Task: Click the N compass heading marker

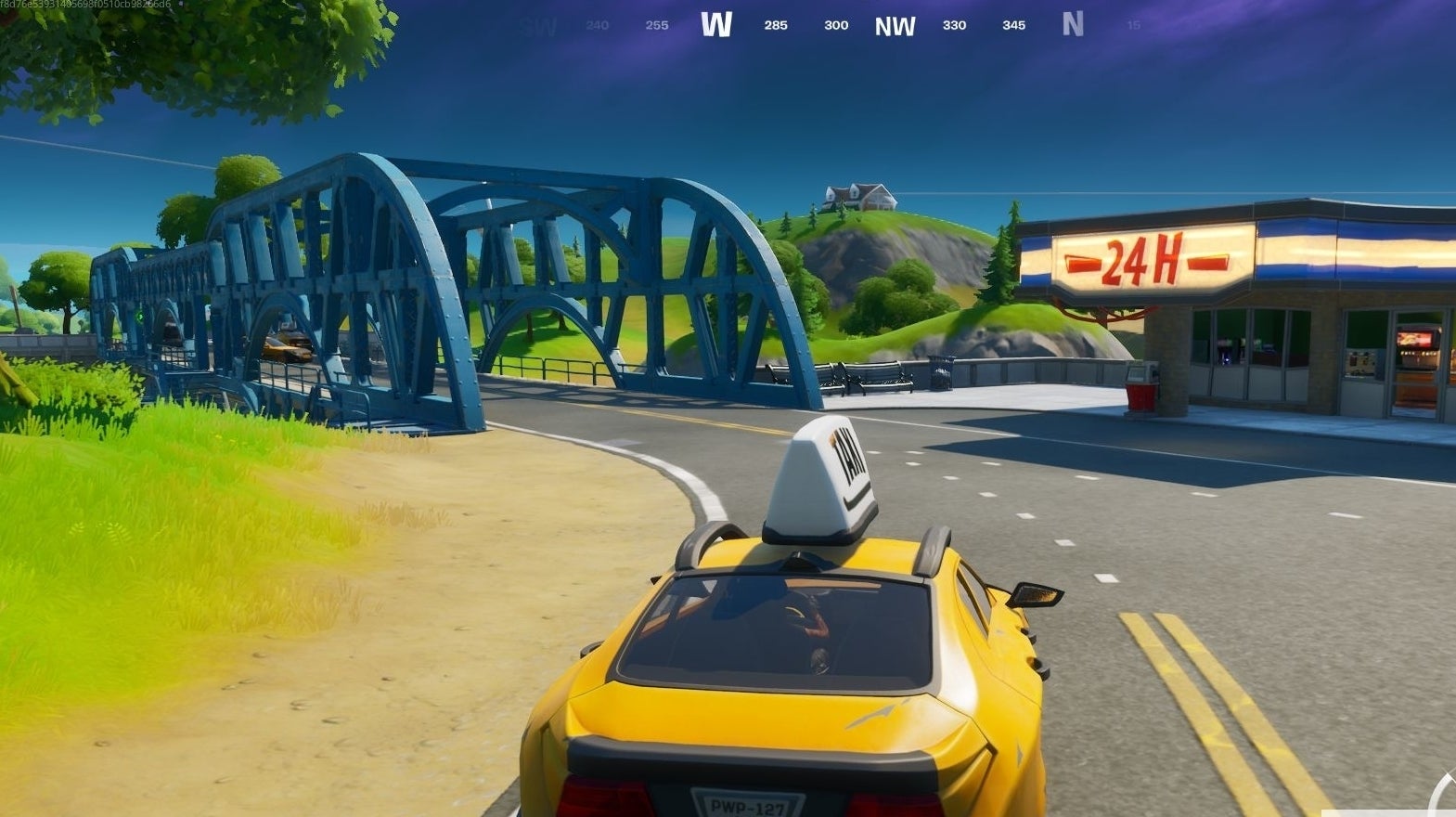Action: [1074, 25]
